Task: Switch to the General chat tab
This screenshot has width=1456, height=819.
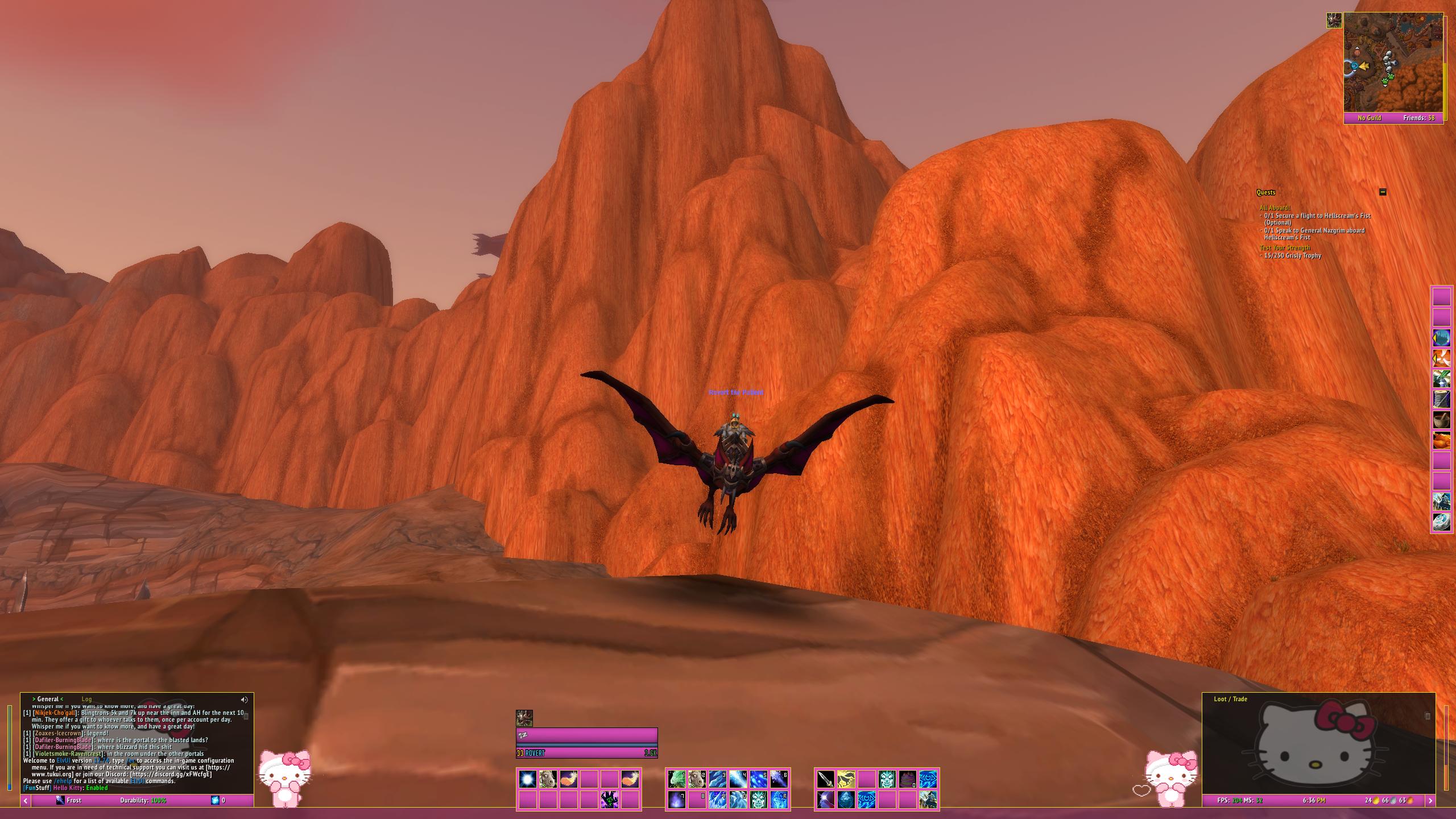Action: click(x=48, y=699)
